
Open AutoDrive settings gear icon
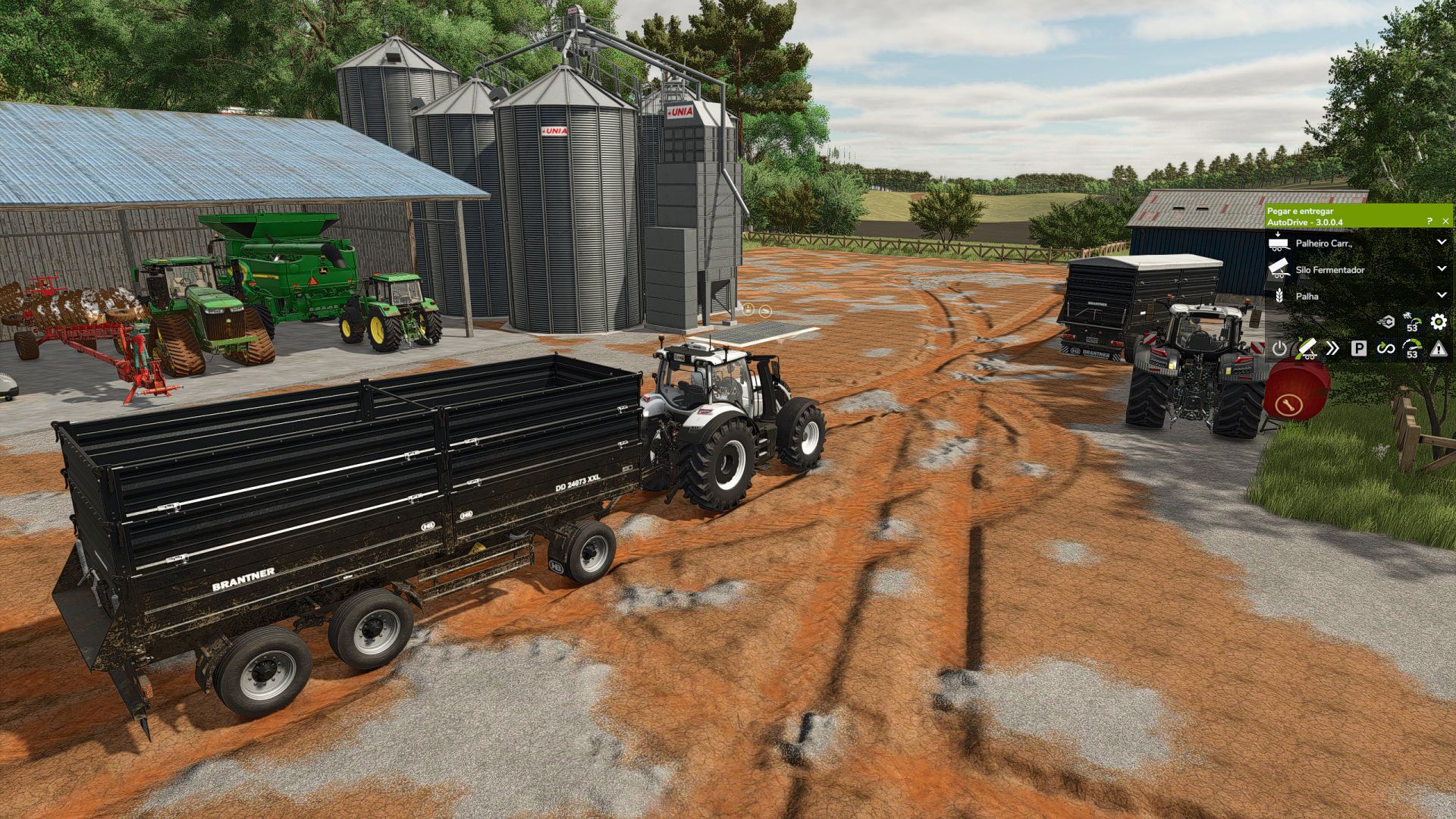[1438, 322]
